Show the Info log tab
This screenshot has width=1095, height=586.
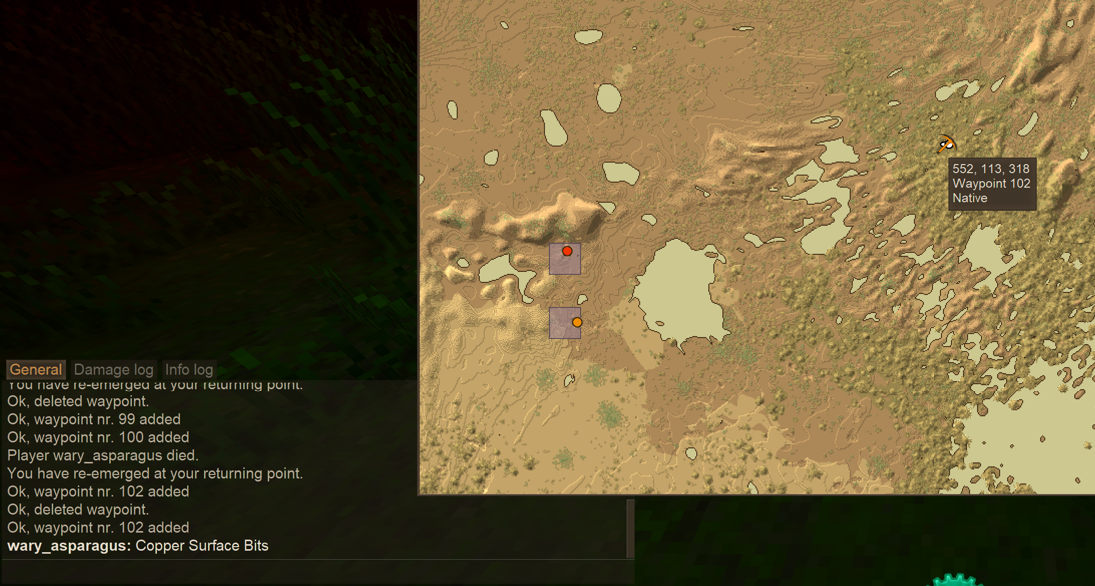point(189,370)
